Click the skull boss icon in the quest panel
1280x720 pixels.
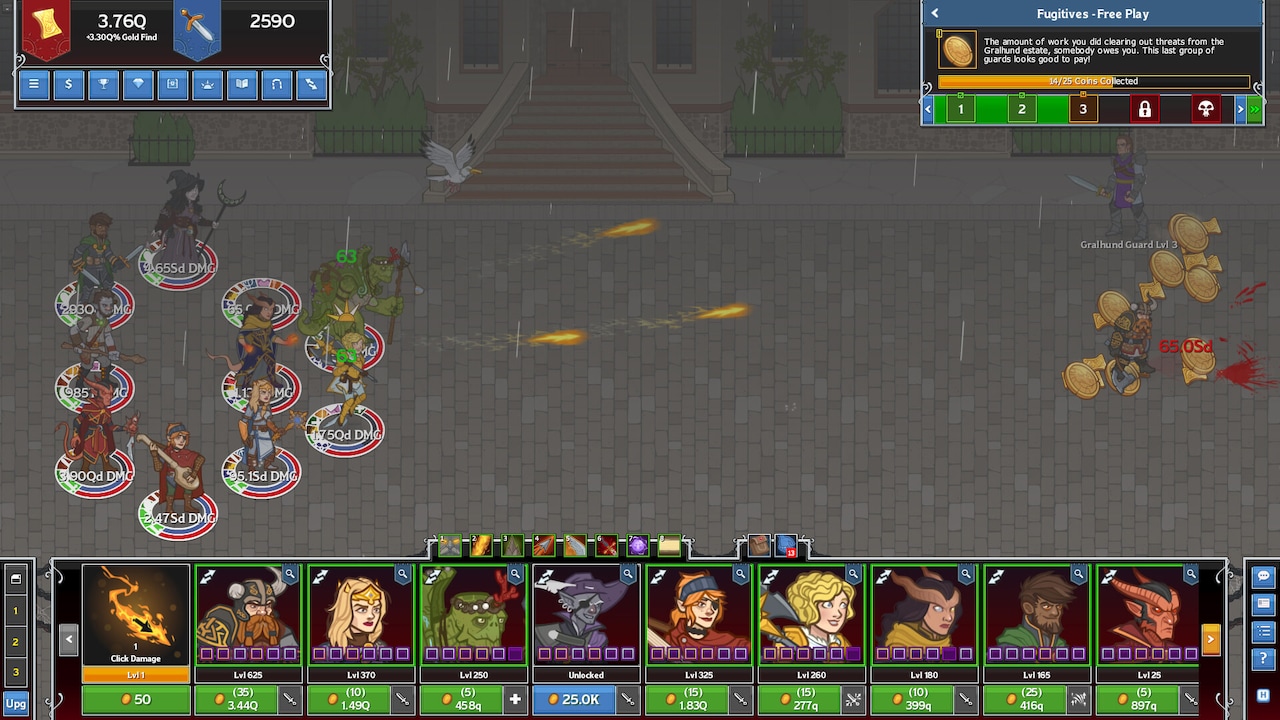[1207, 109]
